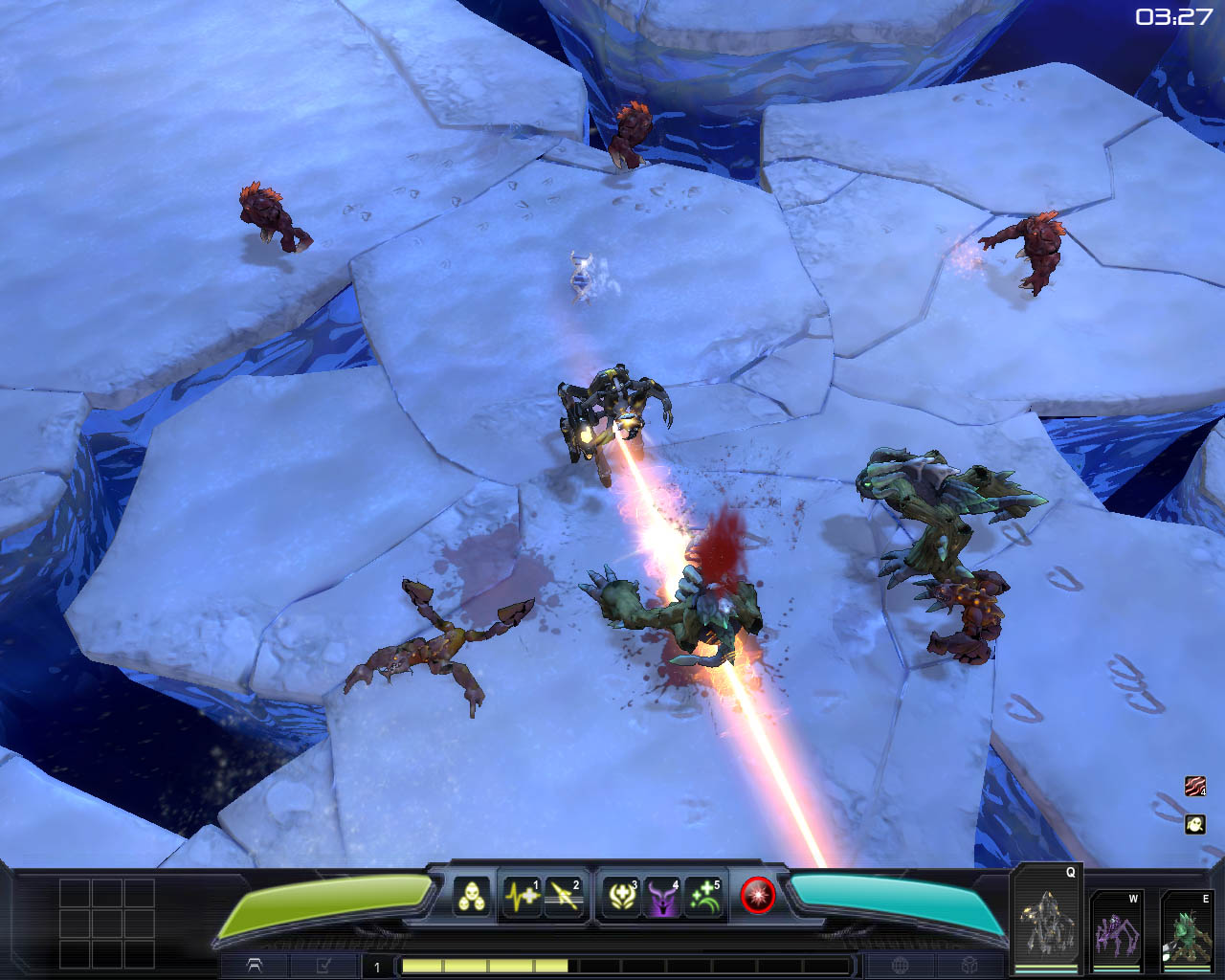Activate the three-eggs squad ability icon
Screen dimensions: 1225x980
[471, 897]
